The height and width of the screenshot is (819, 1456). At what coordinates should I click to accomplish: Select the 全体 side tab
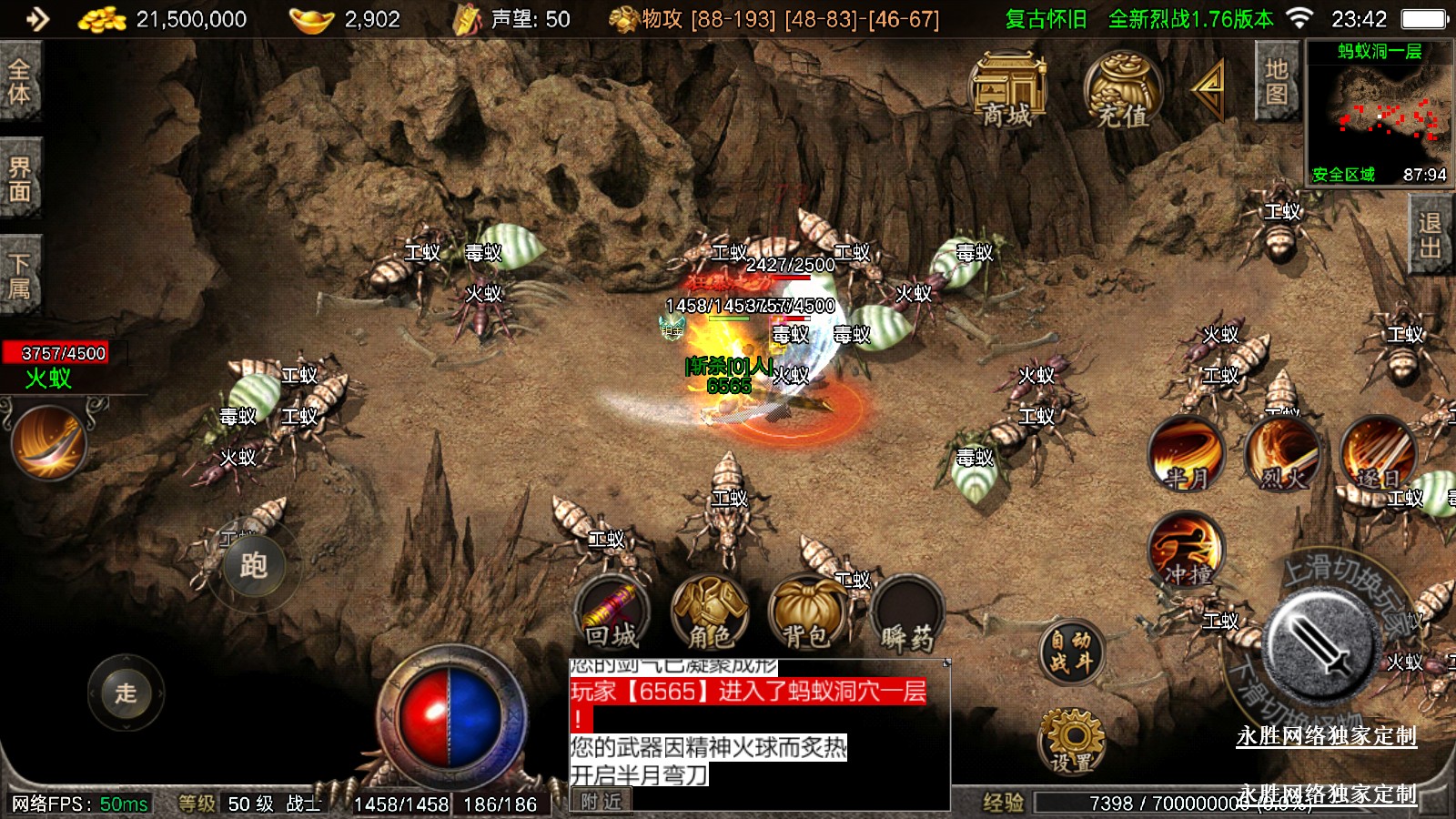tap(20, 81)
